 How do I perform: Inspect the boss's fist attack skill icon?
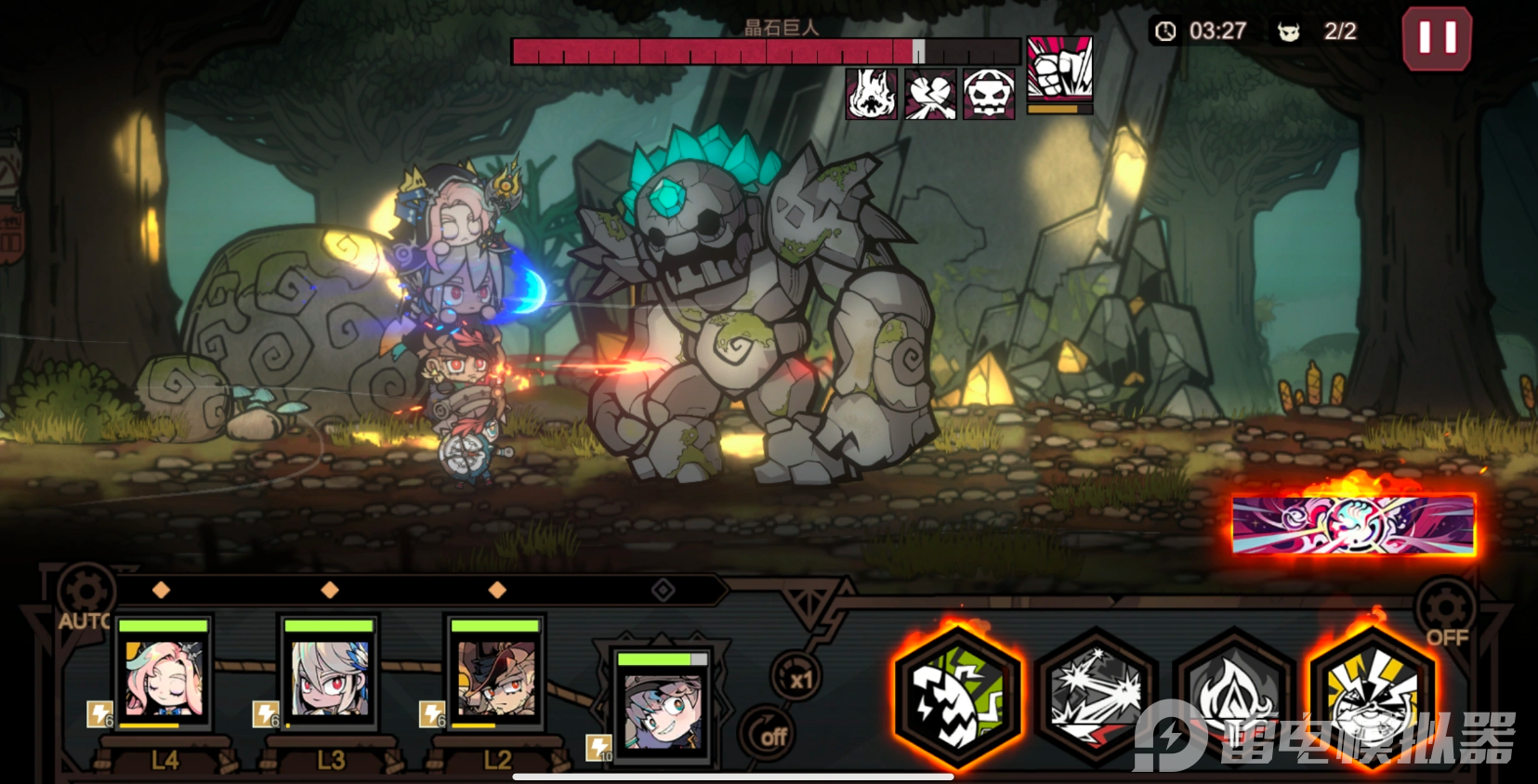tap(1059, 70)
